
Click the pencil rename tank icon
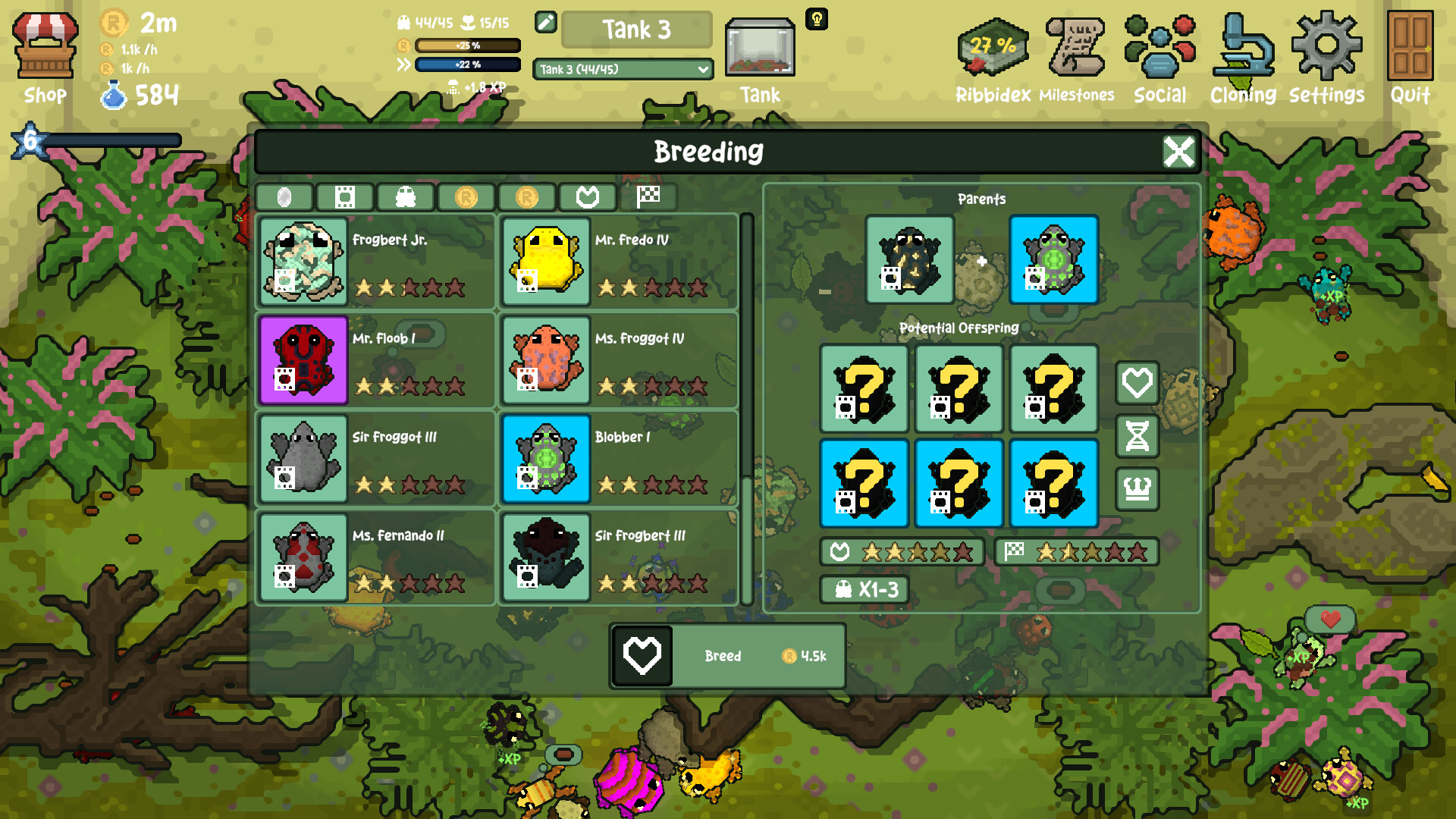546,22
